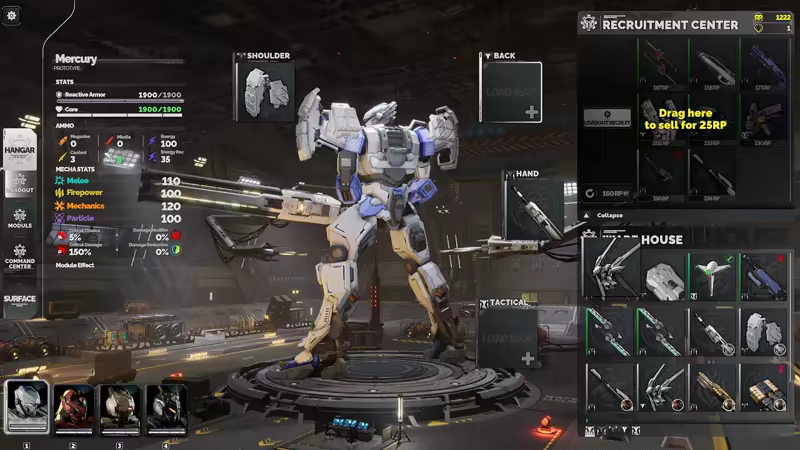Open the empty Back equipment slot

tap(511, 93)
